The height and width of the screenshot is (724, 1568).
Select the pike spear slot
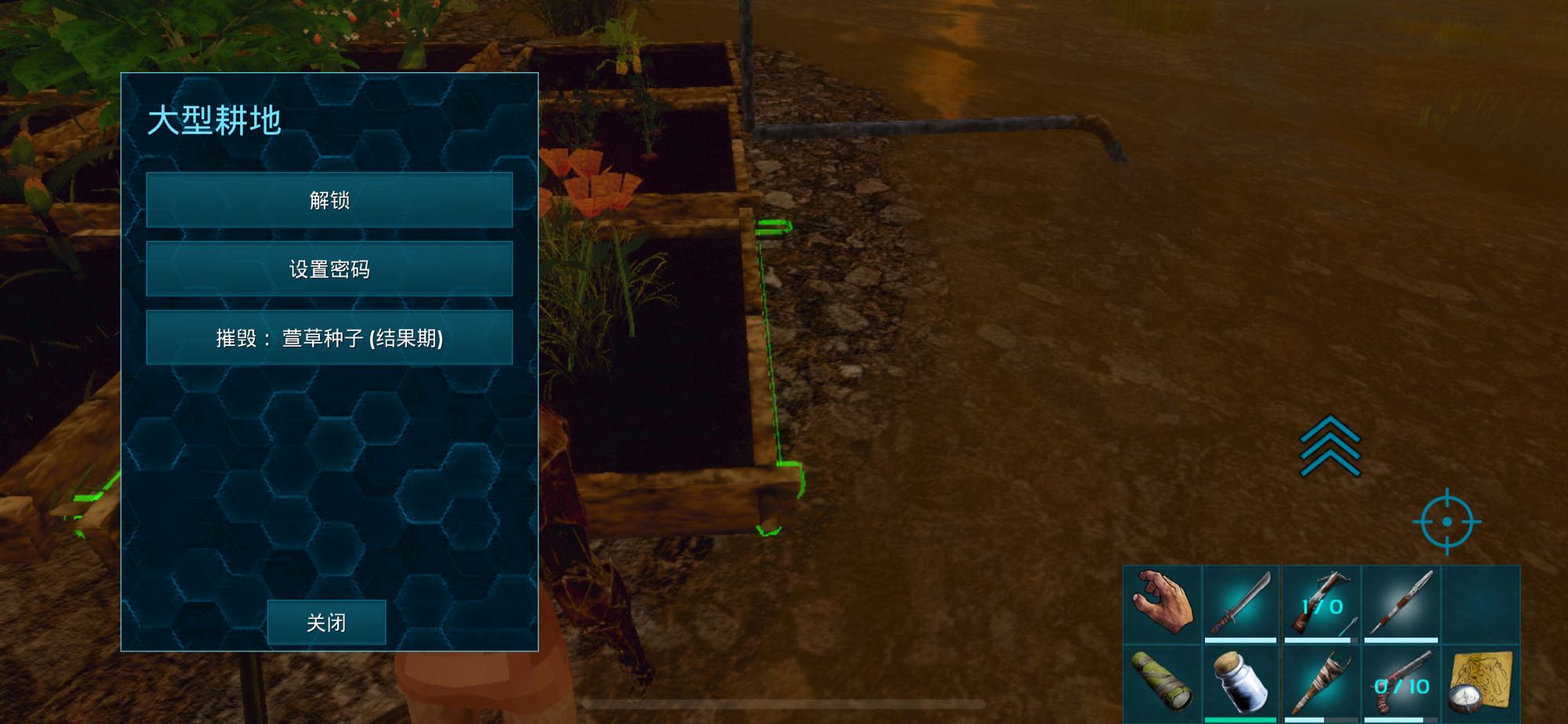tap(1401, 603)
